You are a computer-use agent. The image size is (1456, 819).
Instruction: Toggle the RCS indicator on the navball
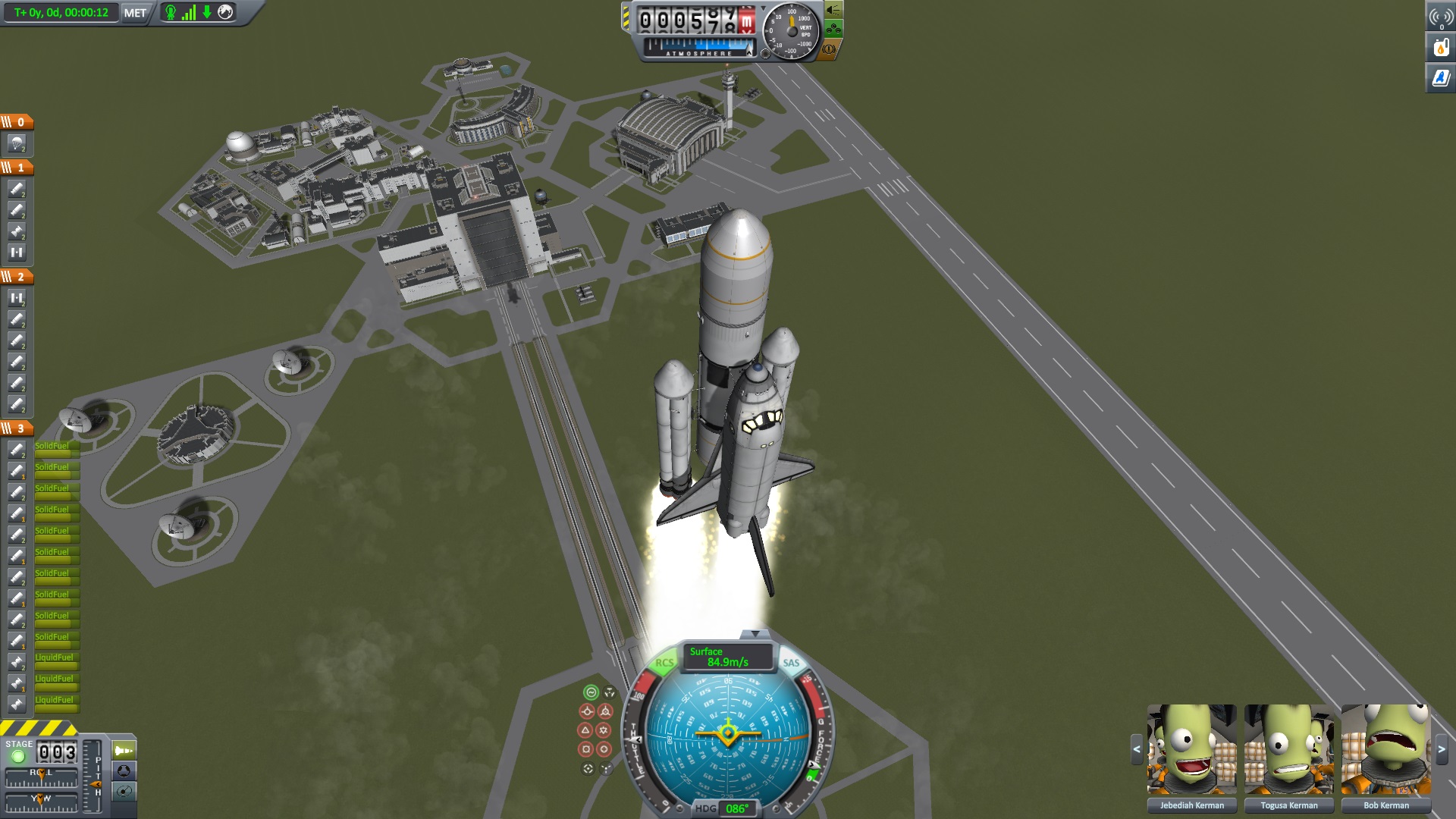tap(664, 663)
